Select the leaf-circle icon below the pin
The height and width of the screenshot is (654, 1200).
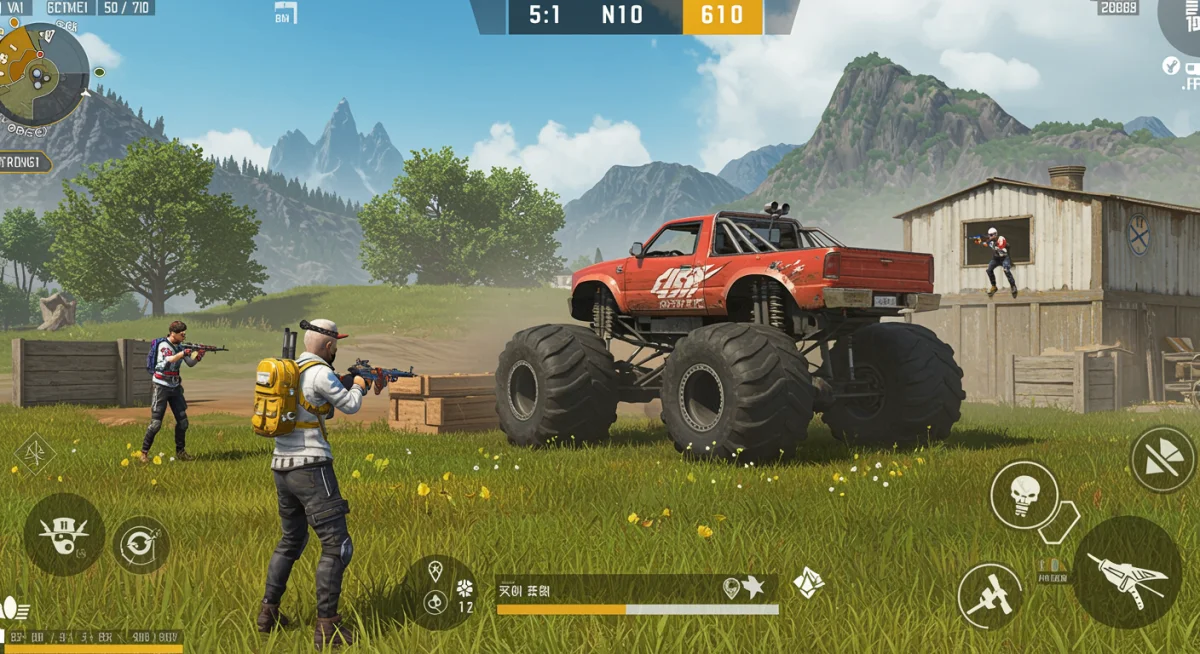[x=435, y=602]
